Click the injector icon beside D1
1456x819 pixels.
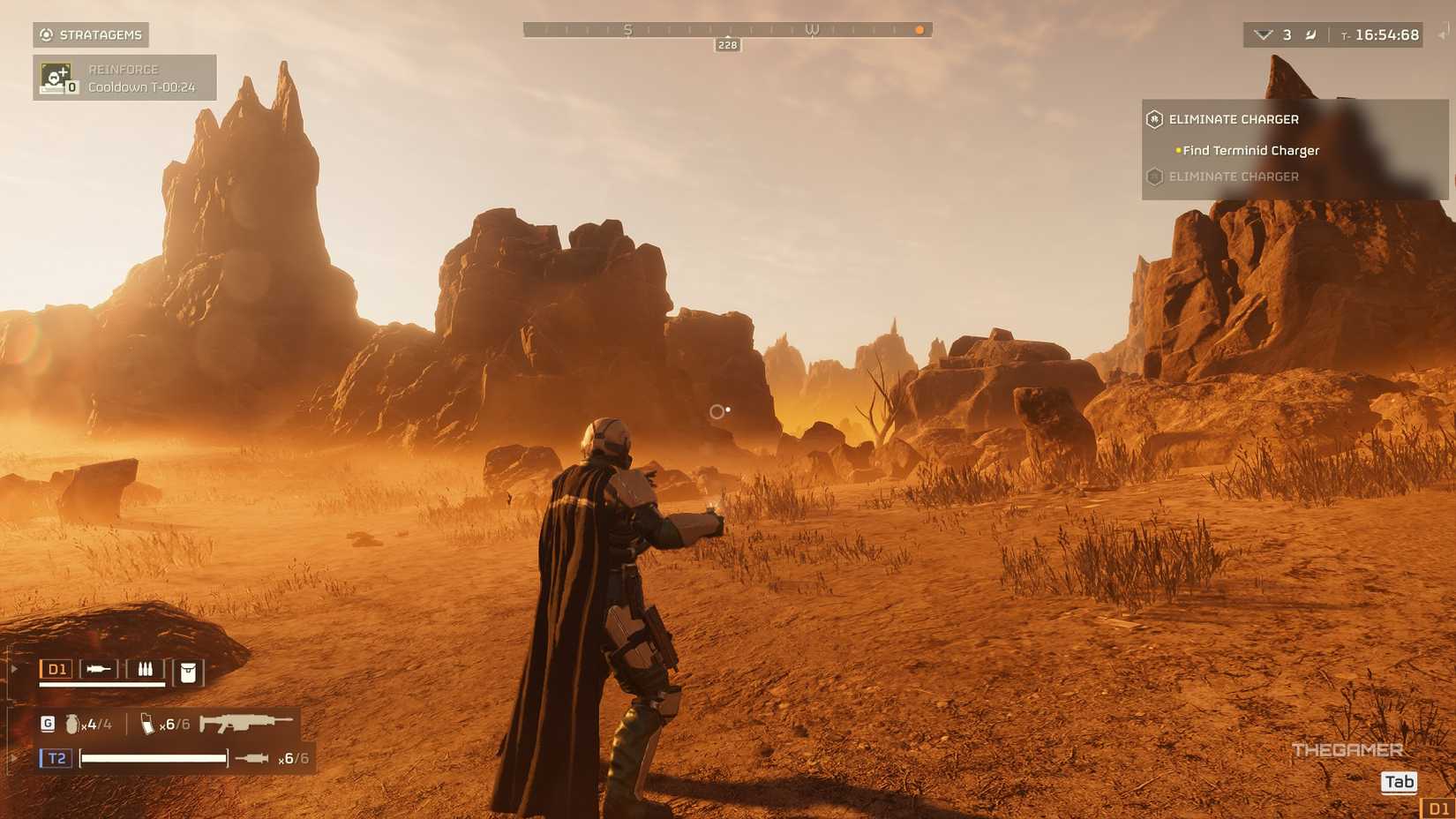(x=98, y=669)
